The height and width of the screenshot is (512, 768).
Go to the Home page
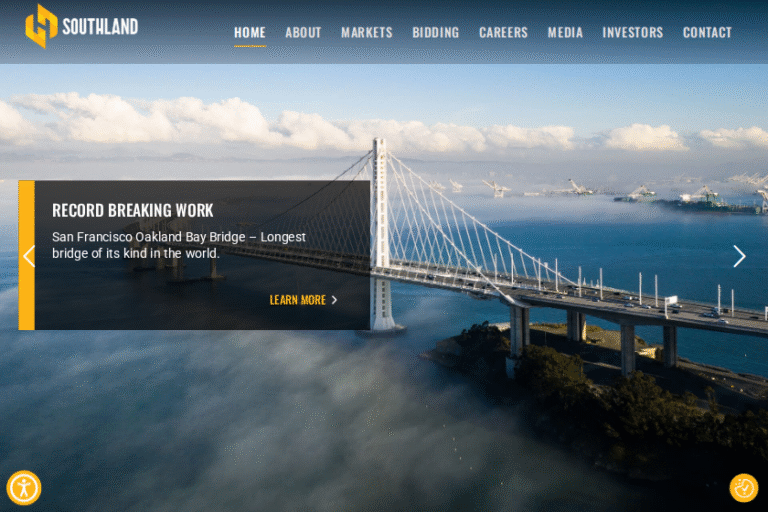(250, 33)
